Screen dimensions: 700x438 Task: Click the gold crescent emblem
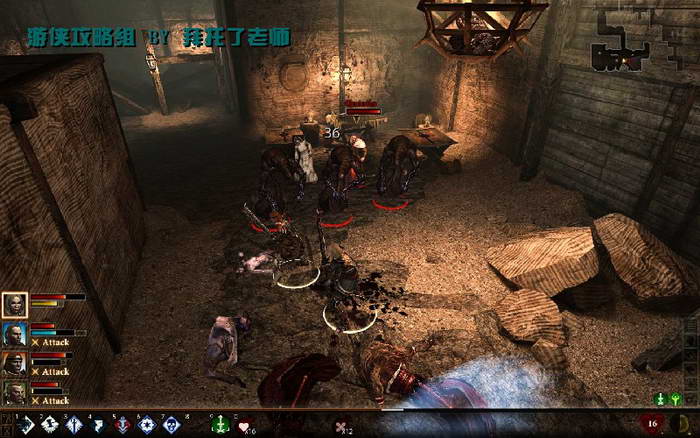coord(685,424)
